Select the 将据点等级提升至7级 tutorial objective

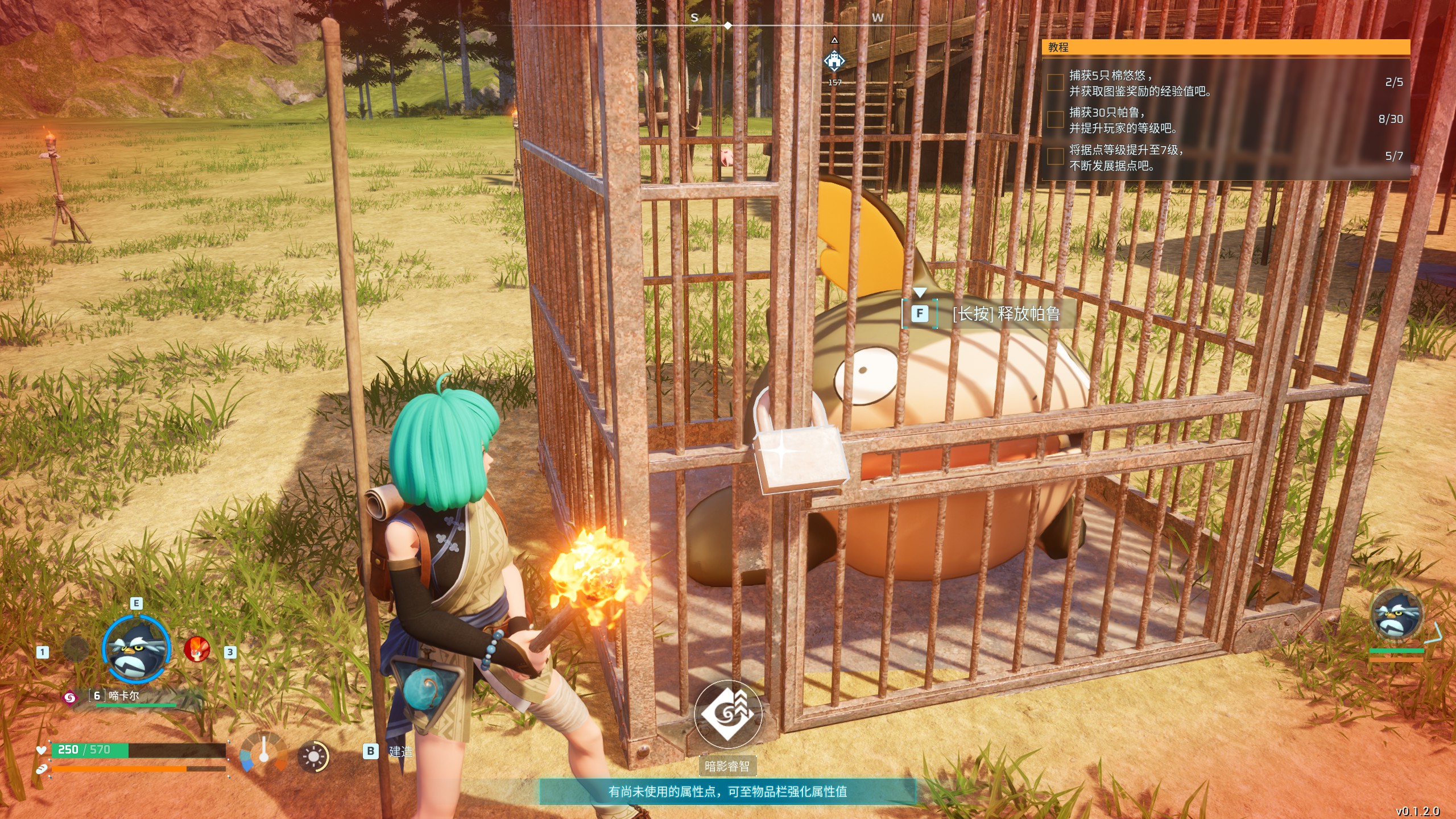[x=1126, y=158]
